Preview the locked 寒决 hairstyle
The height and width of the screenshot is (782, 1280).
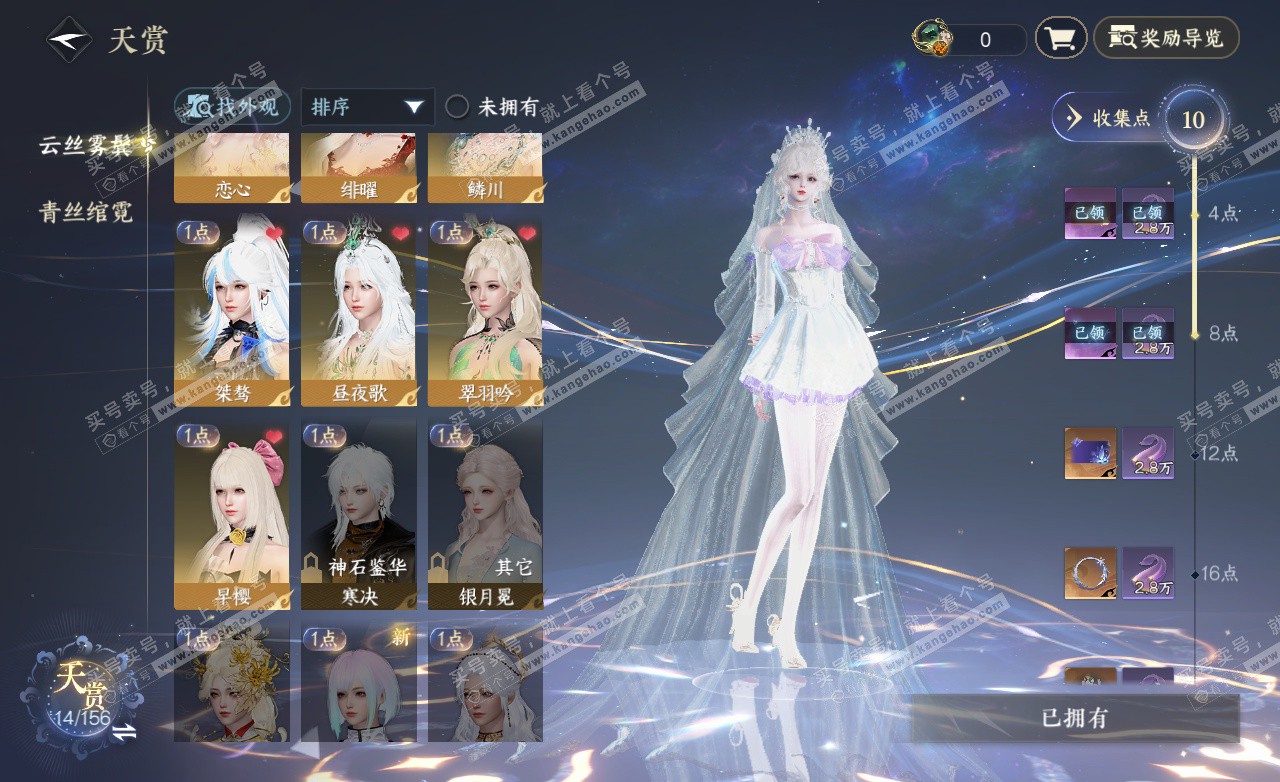click(x=359, y=515)
